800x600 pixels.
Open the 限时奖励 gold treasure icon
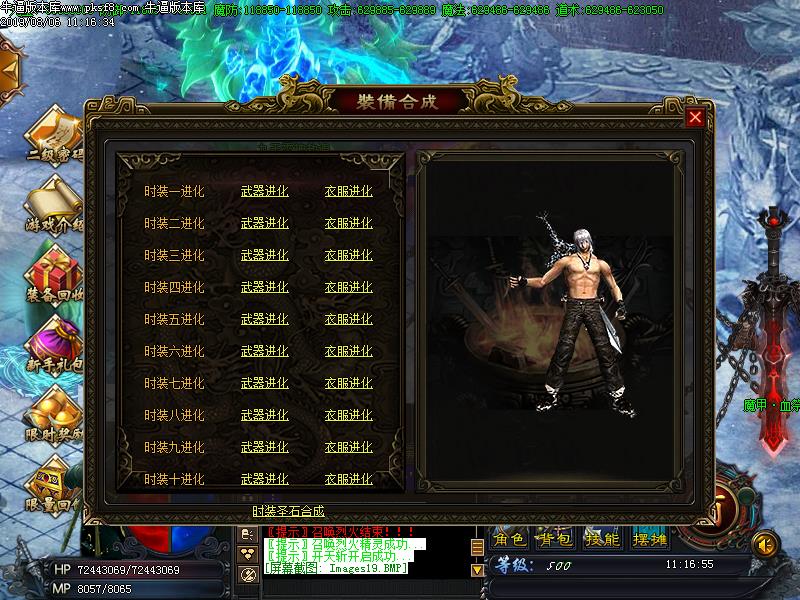pyautogui.click(x=50, y=405)
